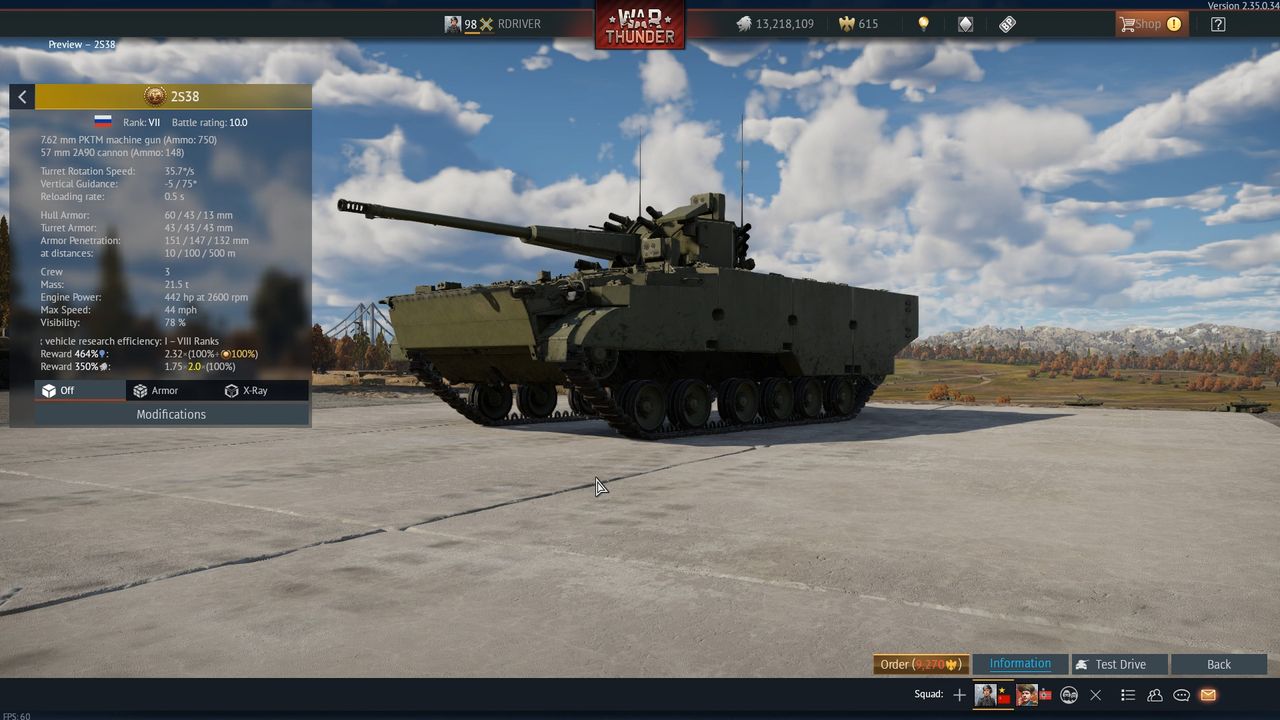Screen dimensions: 1280x720
Task: Start a Test Drive of the 2S38
Action: coord(1117,663)
